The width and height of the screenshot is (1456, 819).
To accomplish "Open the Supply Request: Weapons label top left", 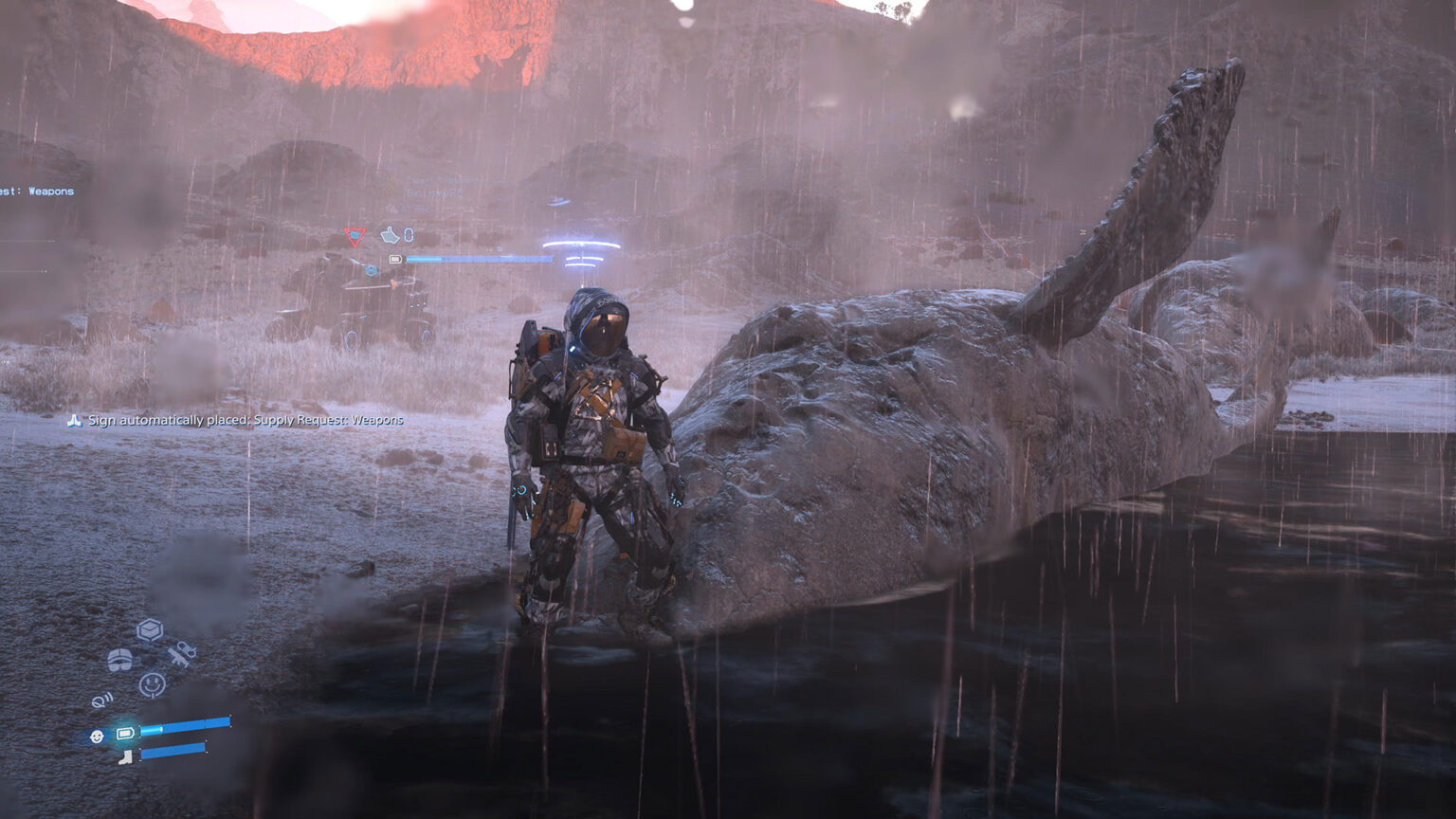I will click(x=38, y=191).
